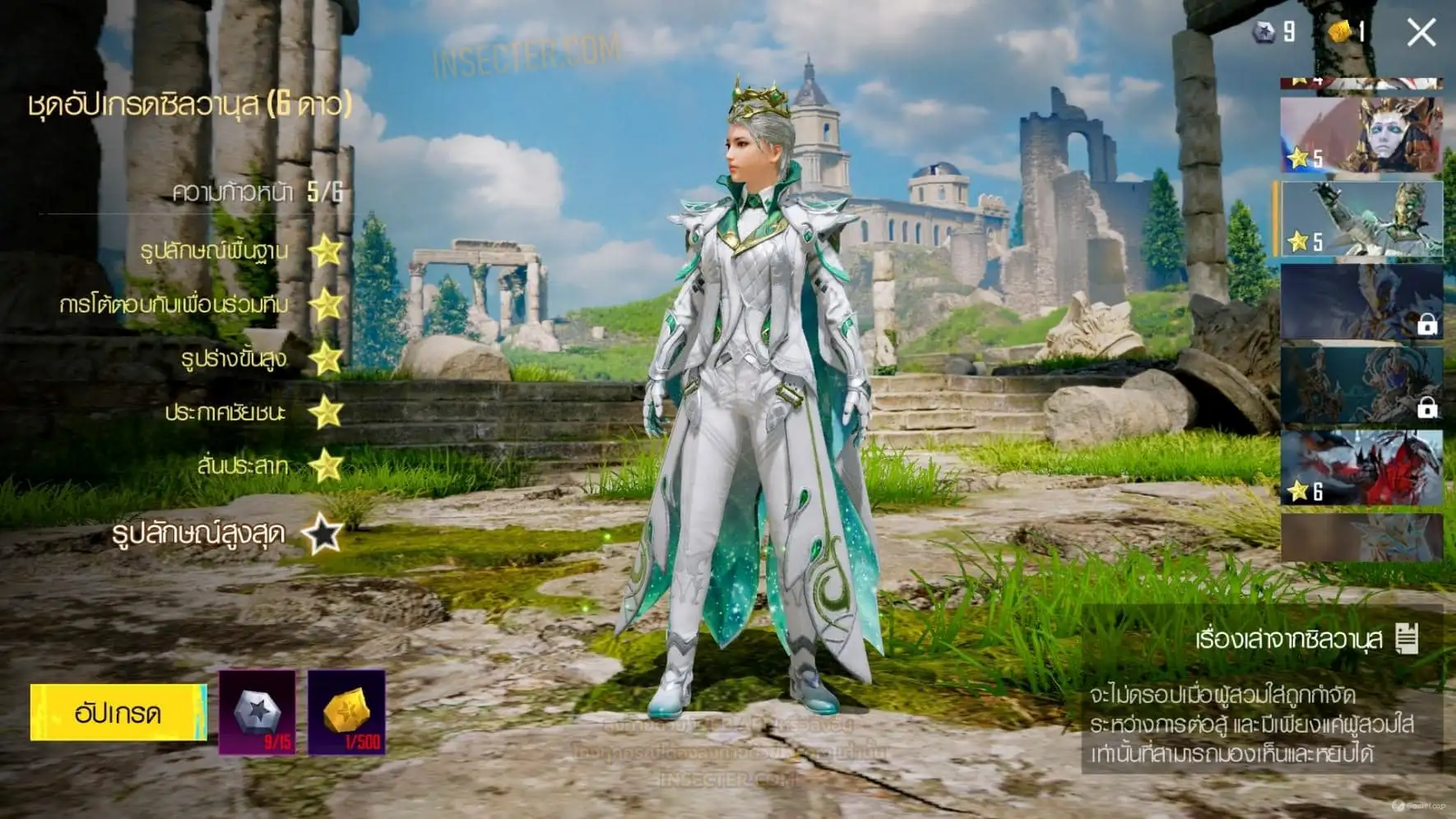Close the upgrade screen with the X

pyautogui.click(x=1421, y=33)
